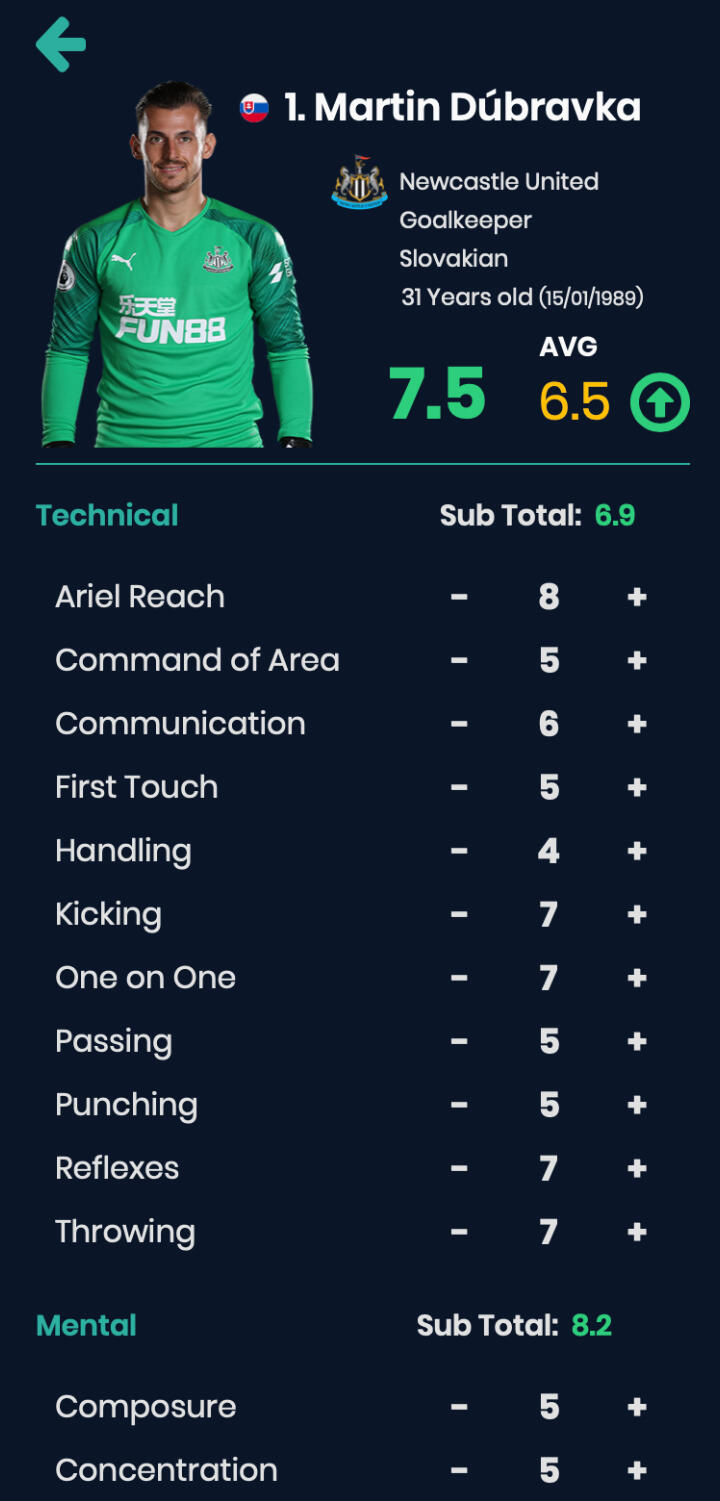Decrease the Punching rating

coord(459,1105)
